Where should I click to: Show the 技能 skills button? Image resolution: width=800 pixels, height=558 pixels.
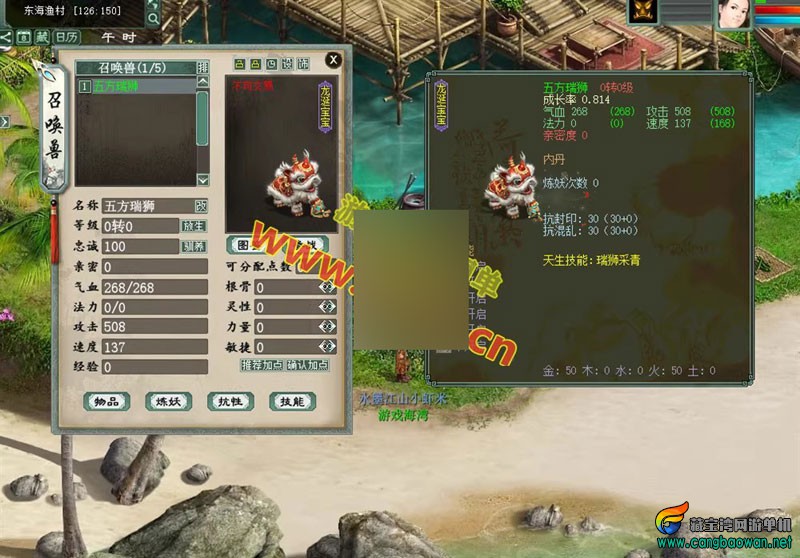[293, 401]
